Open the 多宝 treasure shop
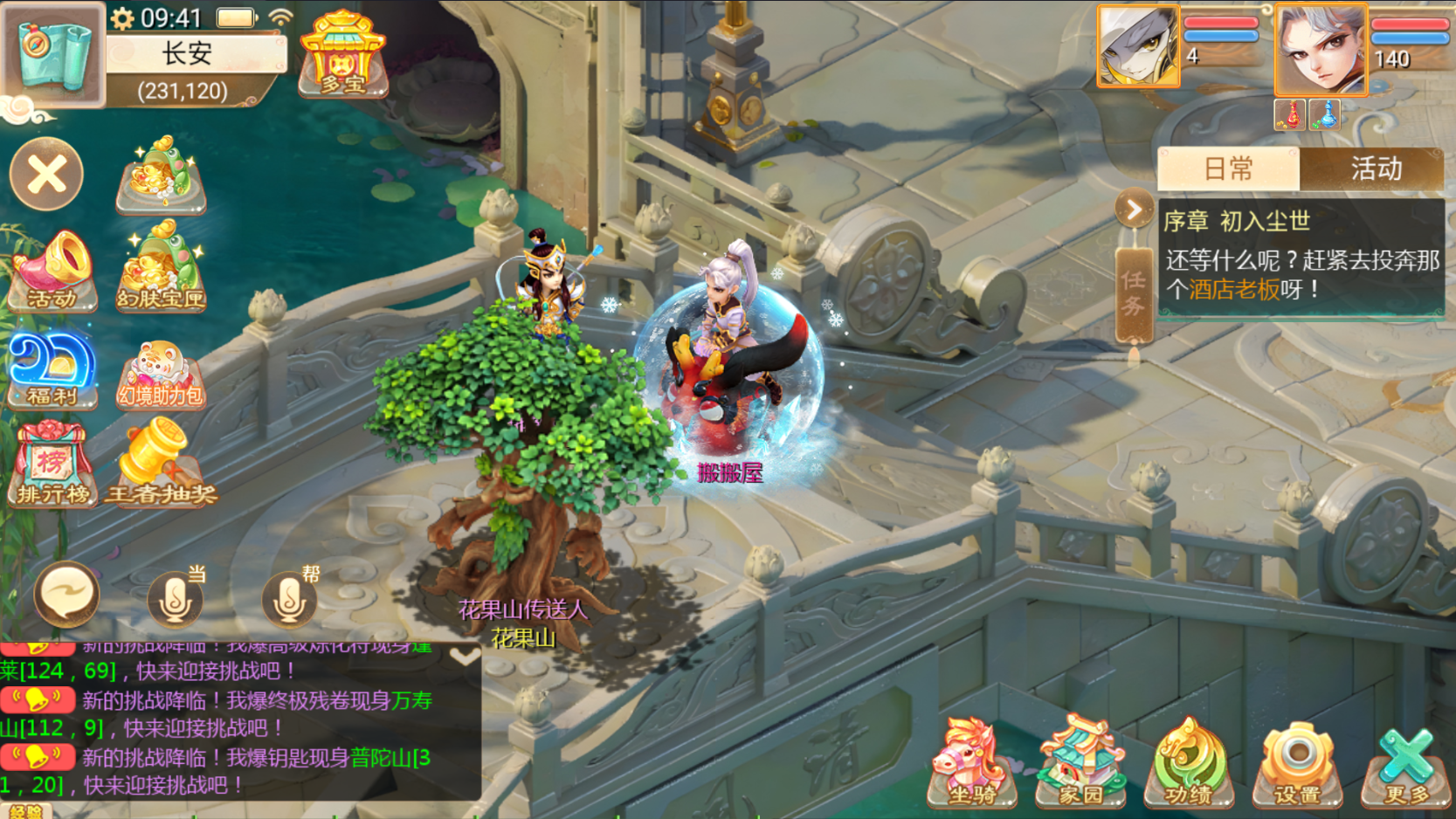Image resolution: width=1456 pixels, height=819 pixels. coord(342,54)
